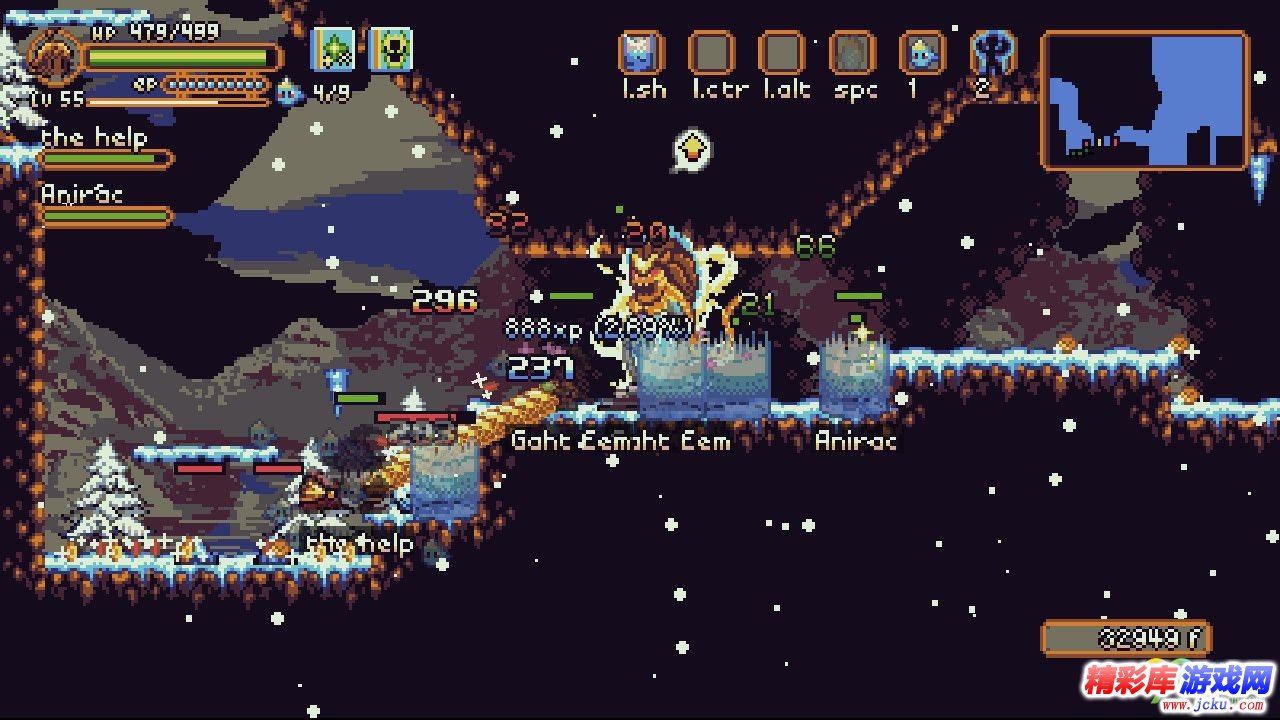Select the spc skill slot

[852, 53]
